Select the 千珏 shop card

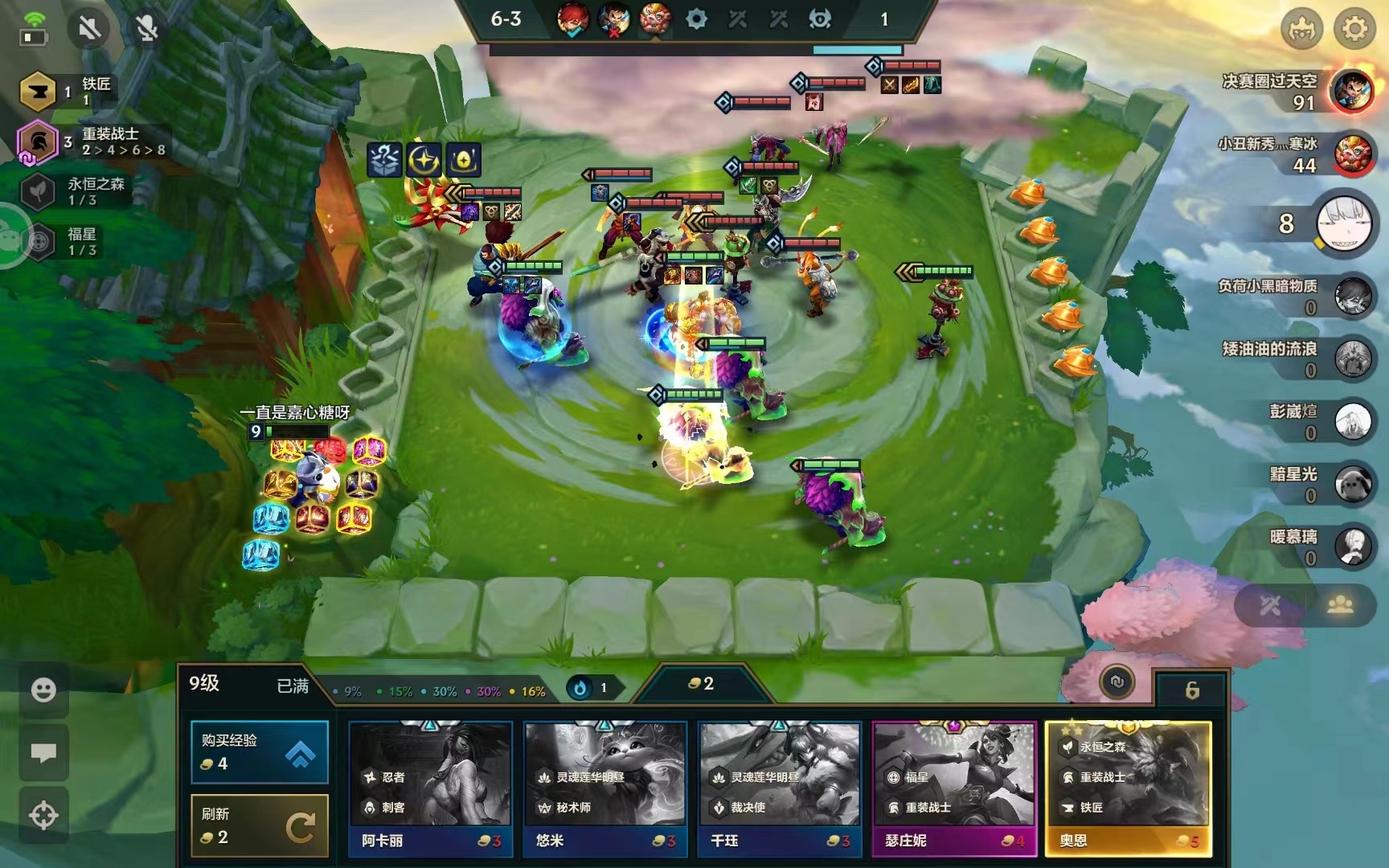click(780, 788)
